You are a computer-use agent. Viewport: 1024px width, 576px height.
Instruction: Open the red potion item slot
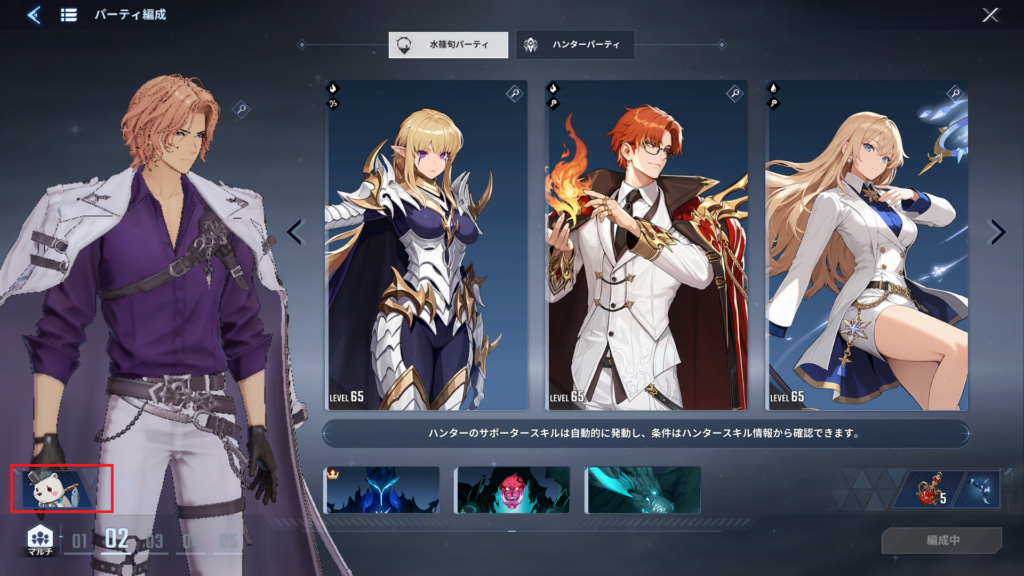tap(928, 490)
